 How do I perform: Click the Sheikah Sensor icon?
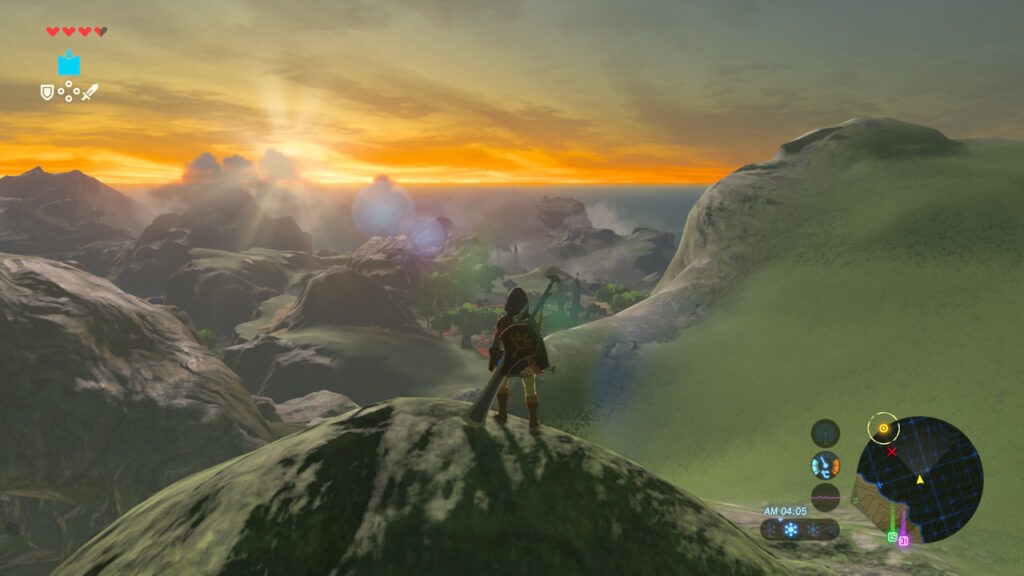click(825, 433)
